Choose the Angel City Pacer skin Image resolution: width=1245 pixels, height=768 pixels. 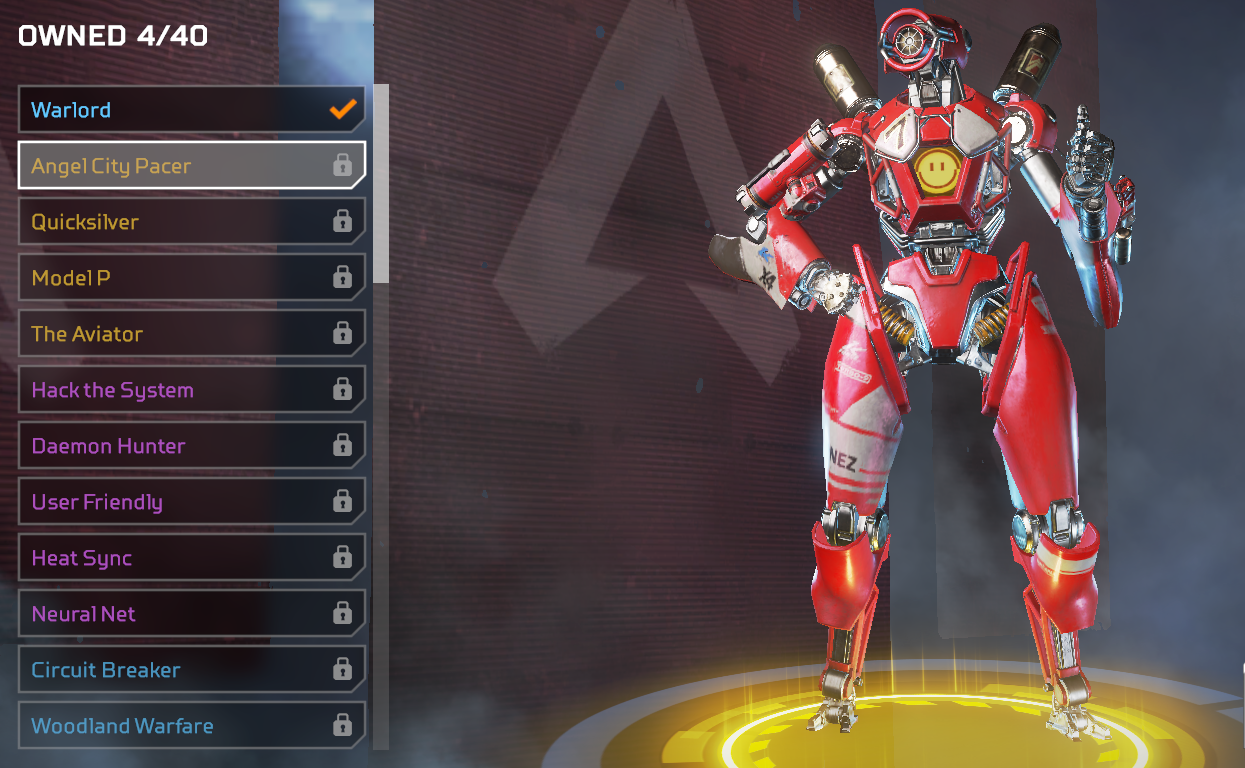click(190, 166)
